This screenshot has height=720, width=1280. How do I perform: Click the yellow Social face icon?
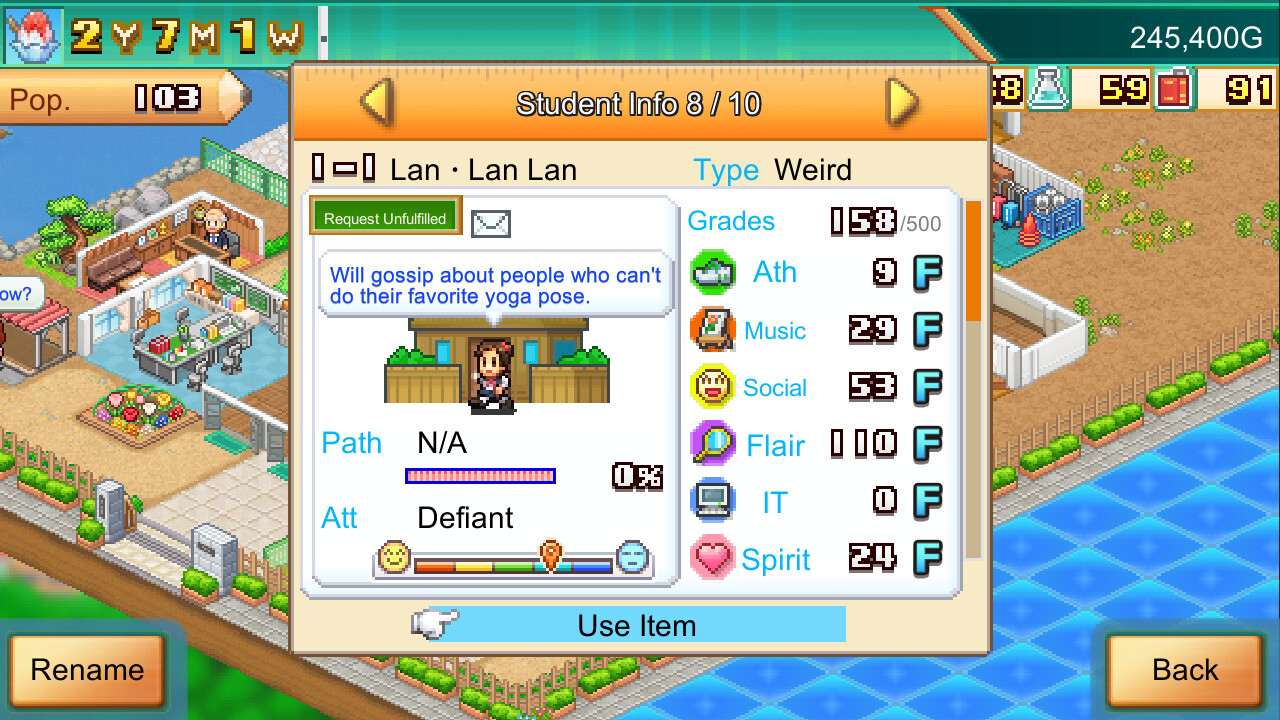[x=712, y=387]
